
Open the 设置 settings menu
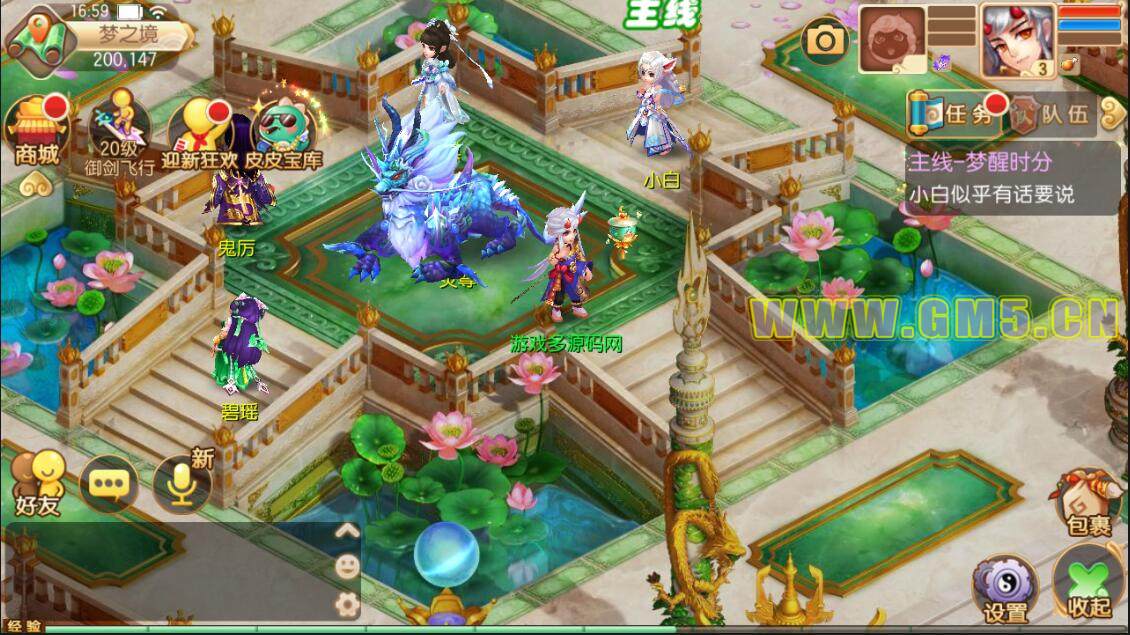[1005, 588]
